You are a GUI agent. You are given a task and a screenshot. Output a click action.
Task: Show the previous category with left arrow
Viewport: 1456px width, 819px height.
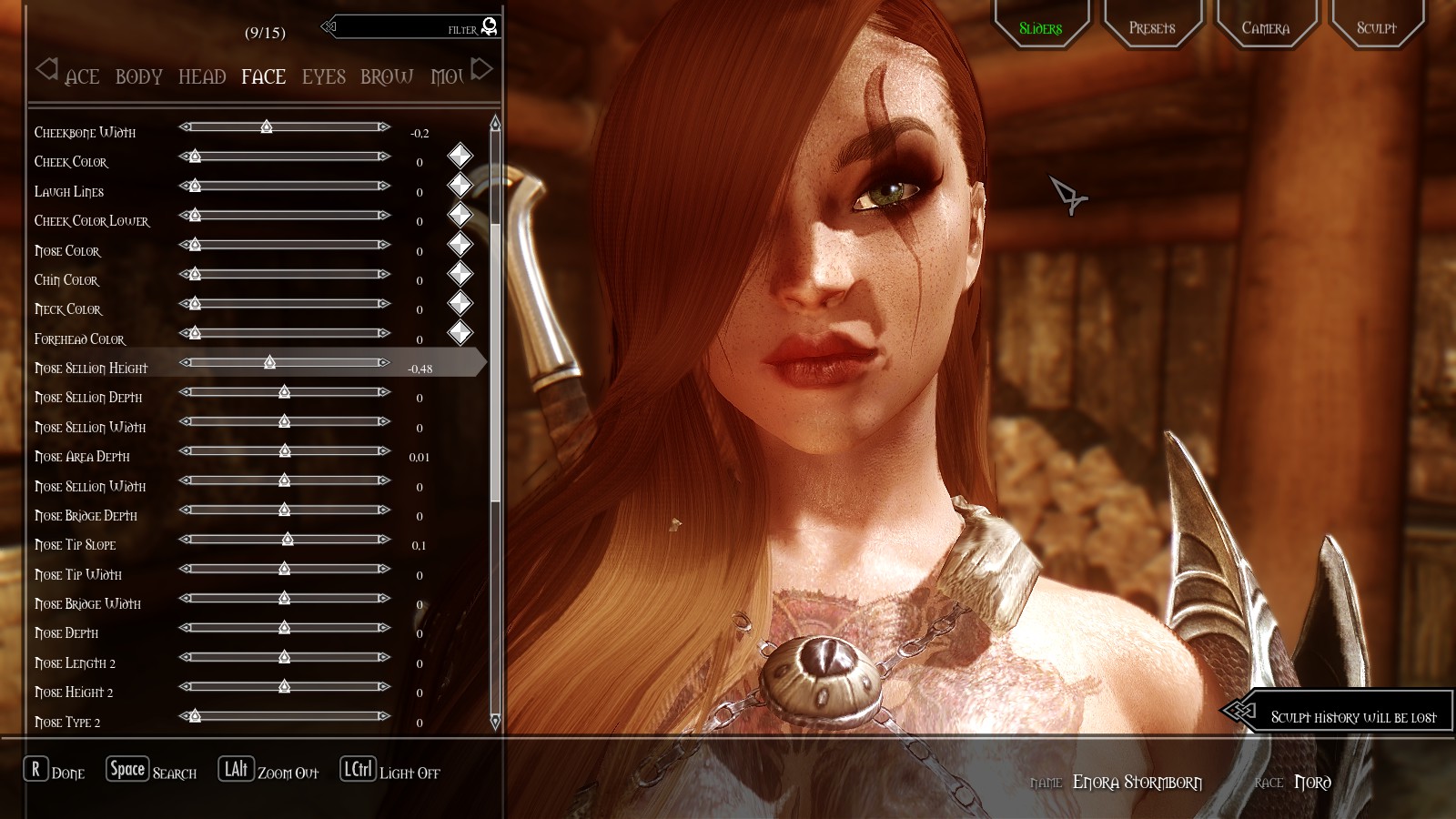46,68
